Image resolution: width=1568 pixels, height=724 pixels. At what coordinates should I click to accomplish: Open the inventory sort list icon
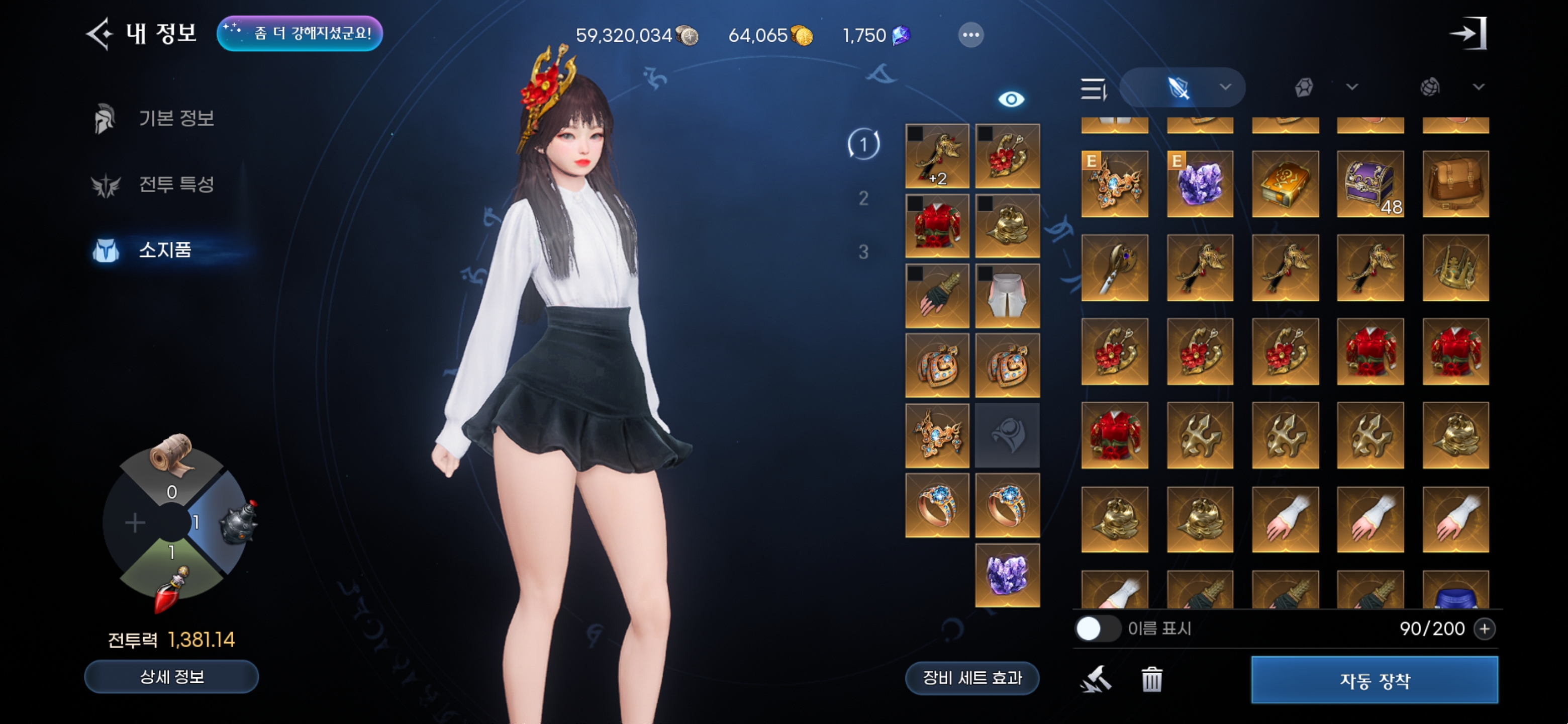[1093, 89]
